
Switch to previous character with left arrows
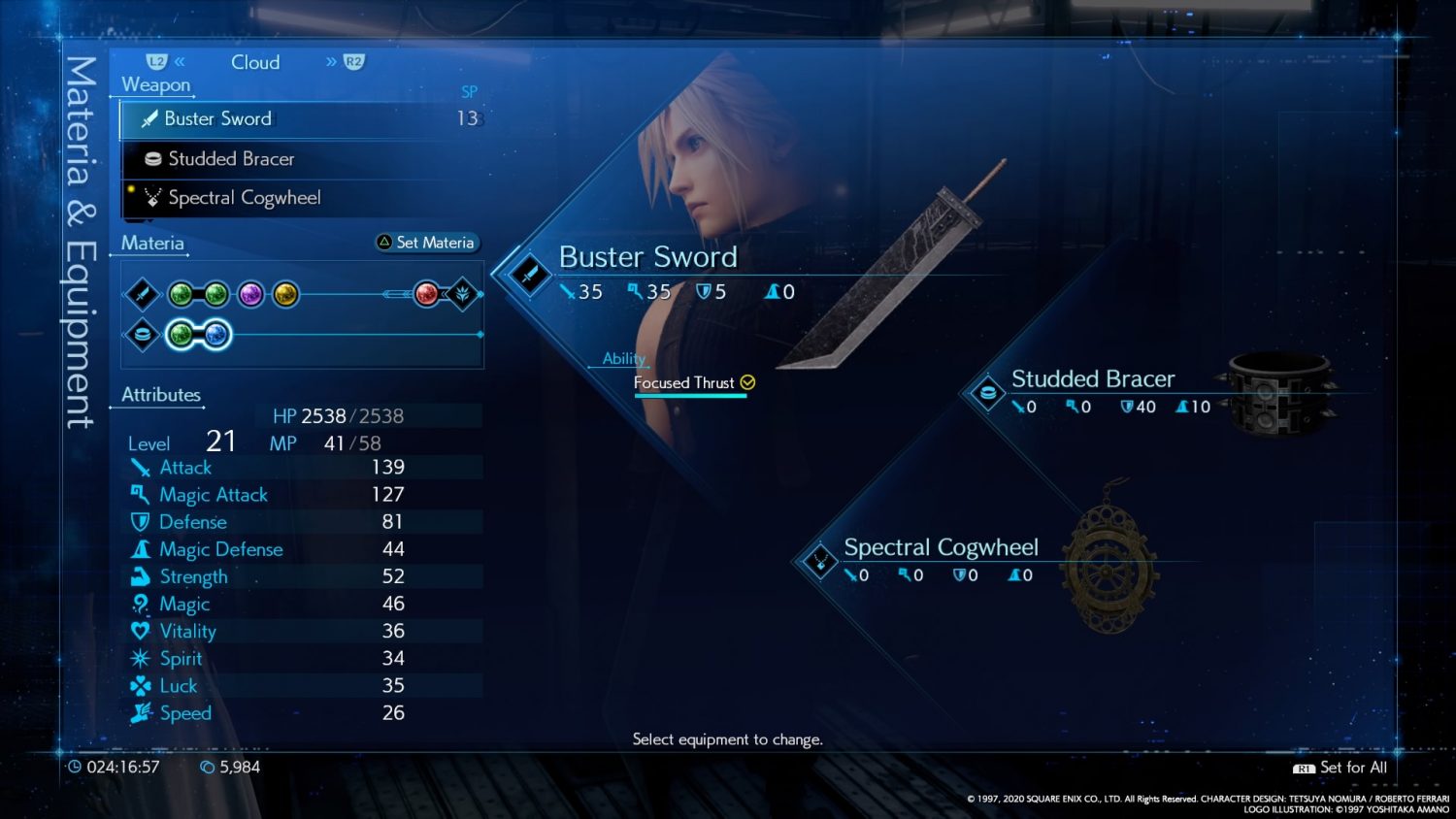click(167, 62)
